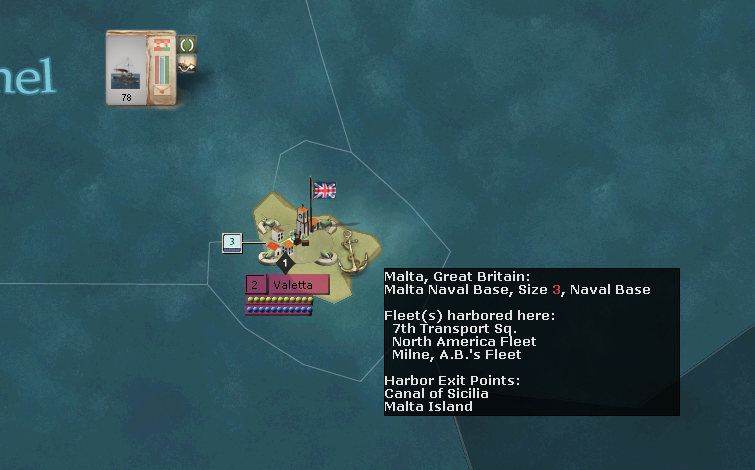The width and height of the screenshot is (755, 470).
Task: Select the Austro-Hungarian fleet counter
Action: pos(141,67)
